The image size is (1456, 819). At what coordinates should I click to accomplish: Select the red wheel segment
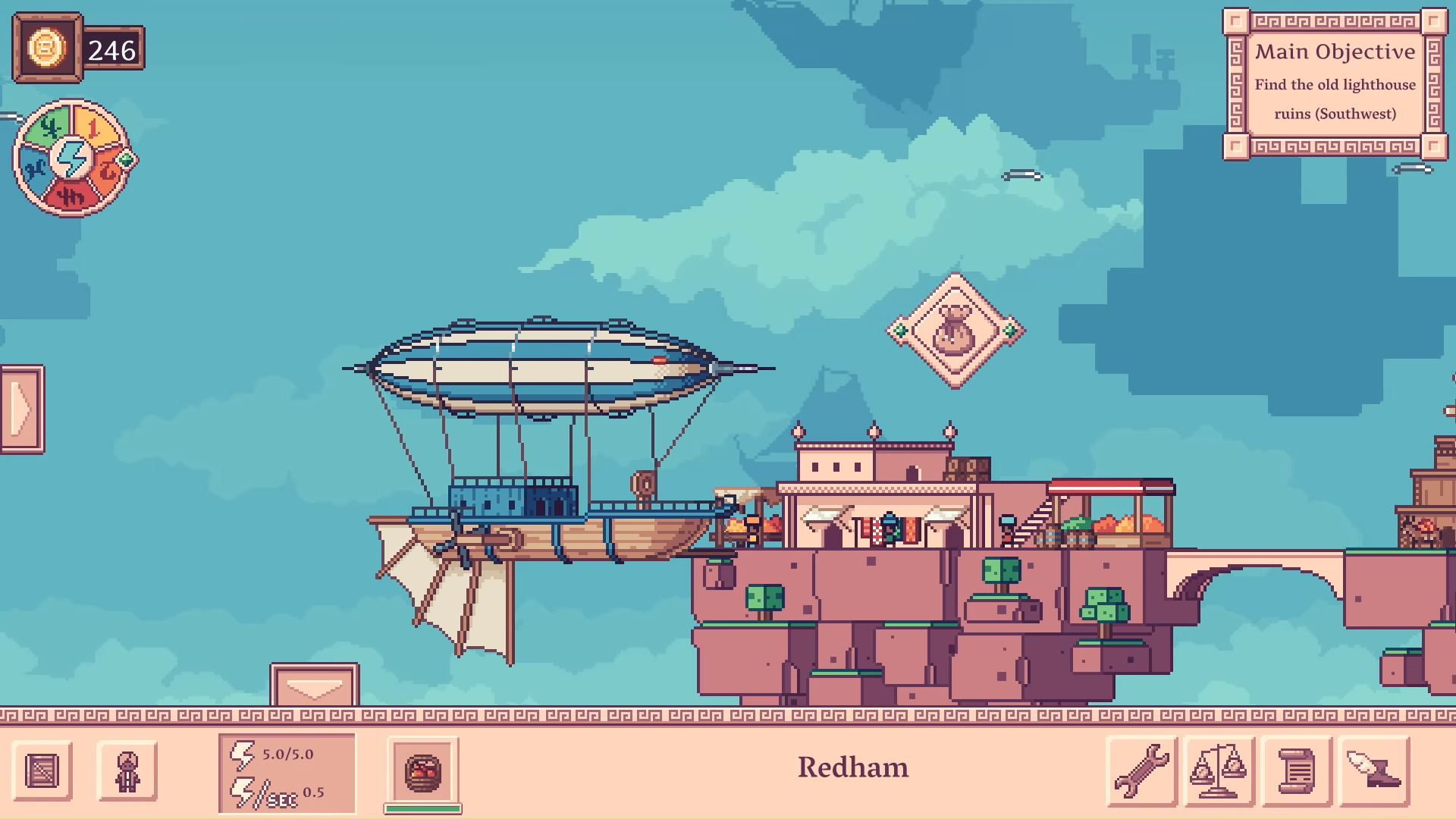71,196
